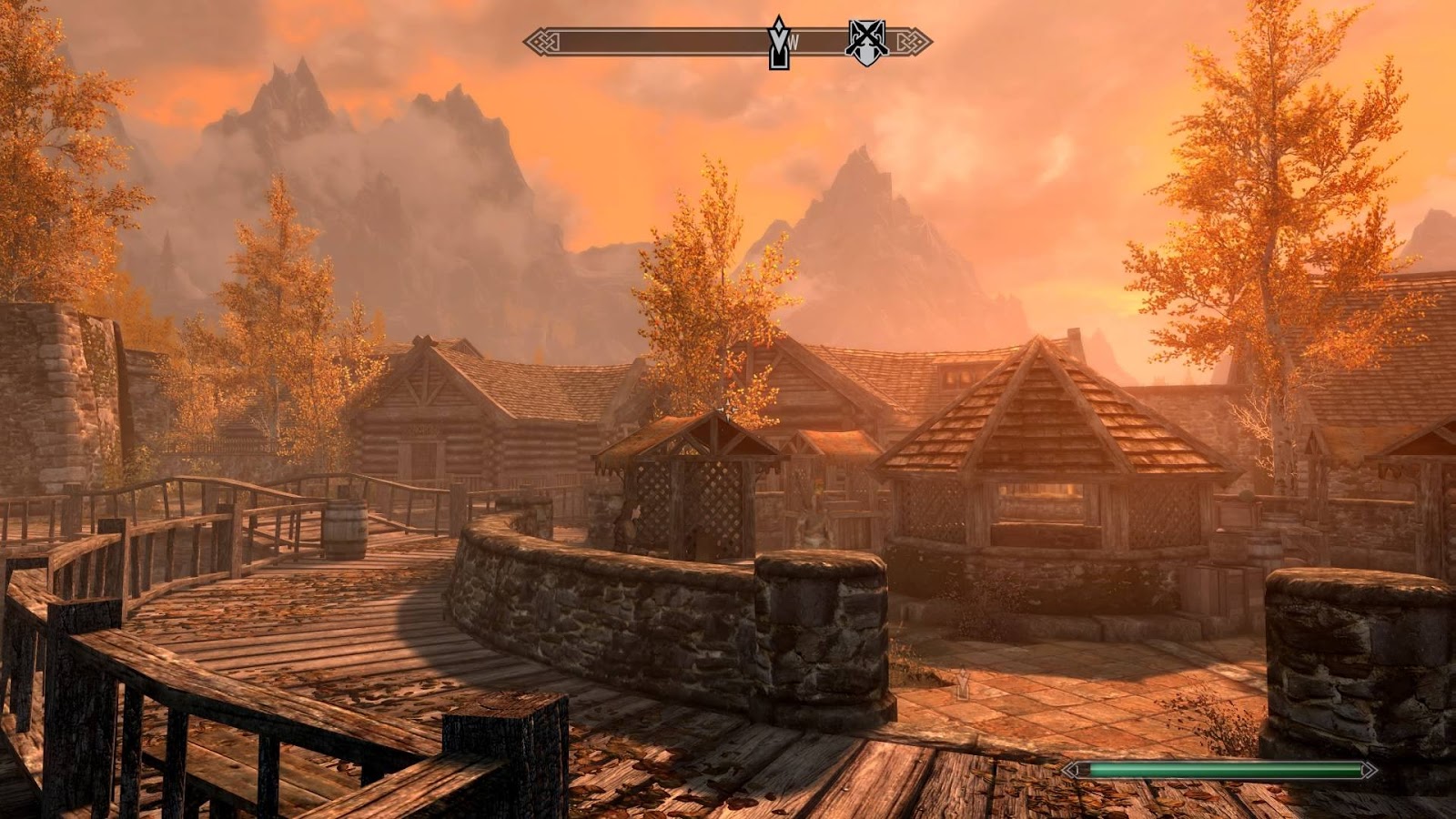Viewport: 1456px width, 819px height.
Task: Click the W direction letter on the compass
Action: pos(794,41)
